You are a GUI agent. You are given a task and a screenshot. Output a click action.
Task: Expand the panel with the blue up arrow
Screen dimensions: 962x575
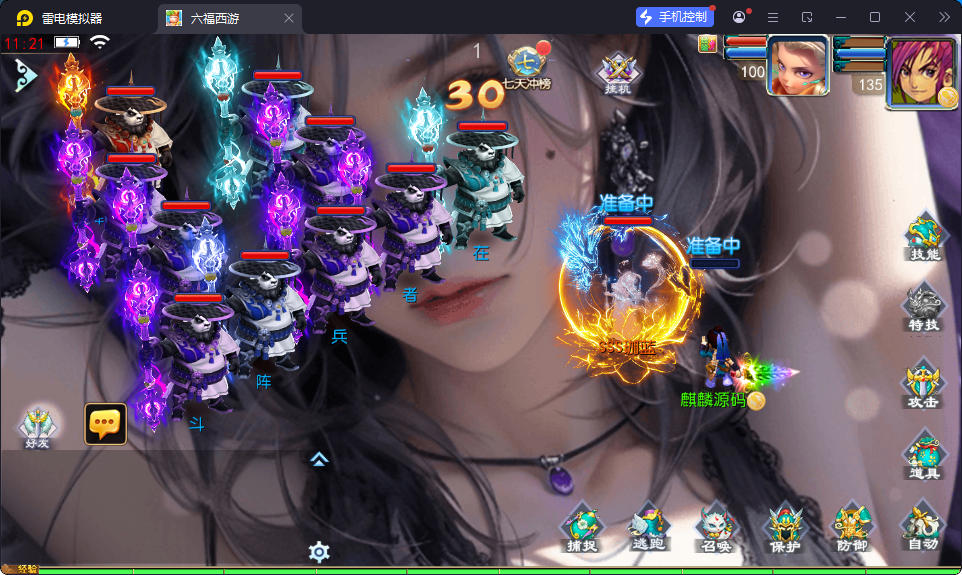[x=319, y=459]
